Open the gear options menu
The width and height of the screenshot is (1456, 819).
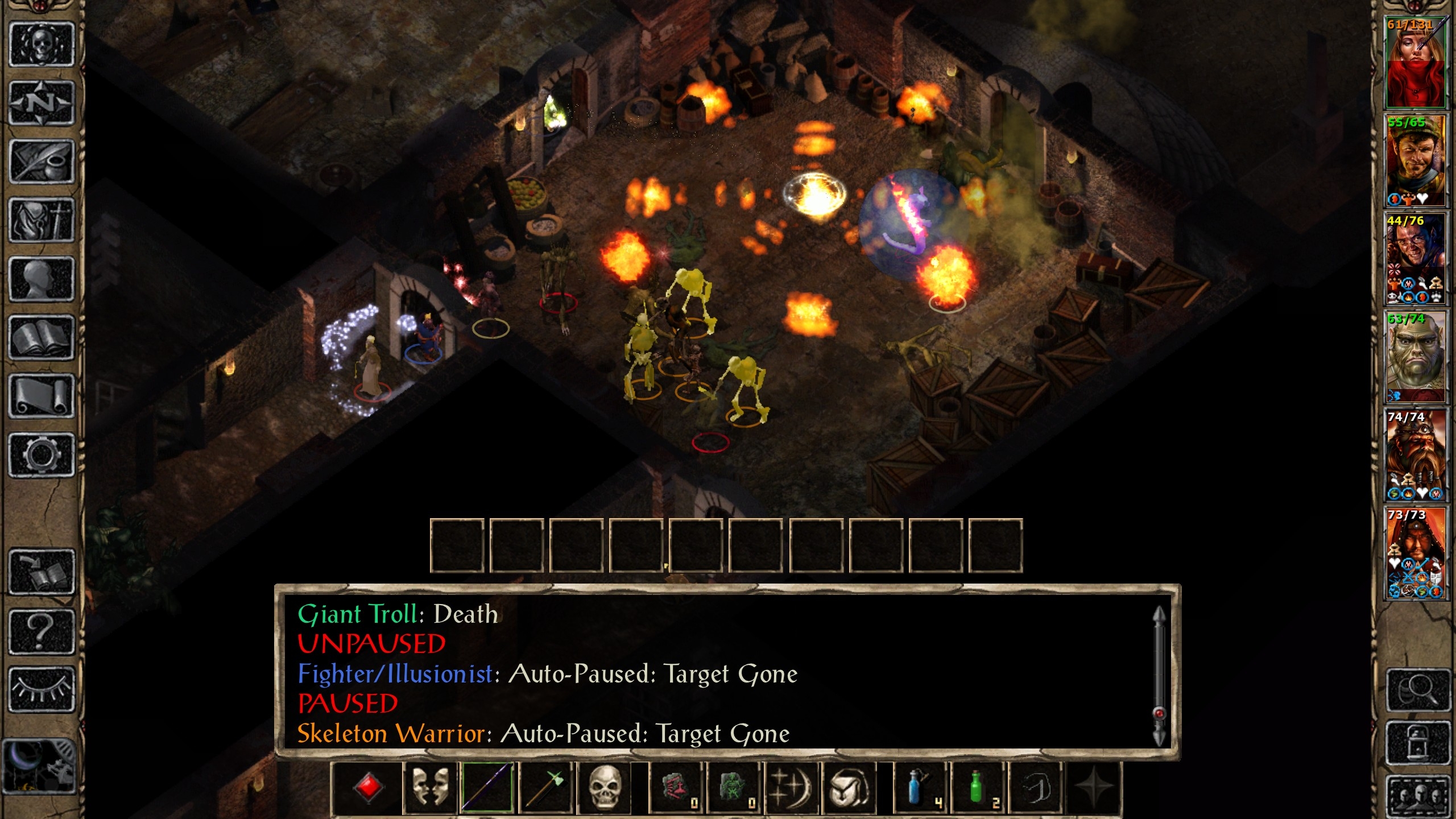pyautogui.click(x=42, y=455)
